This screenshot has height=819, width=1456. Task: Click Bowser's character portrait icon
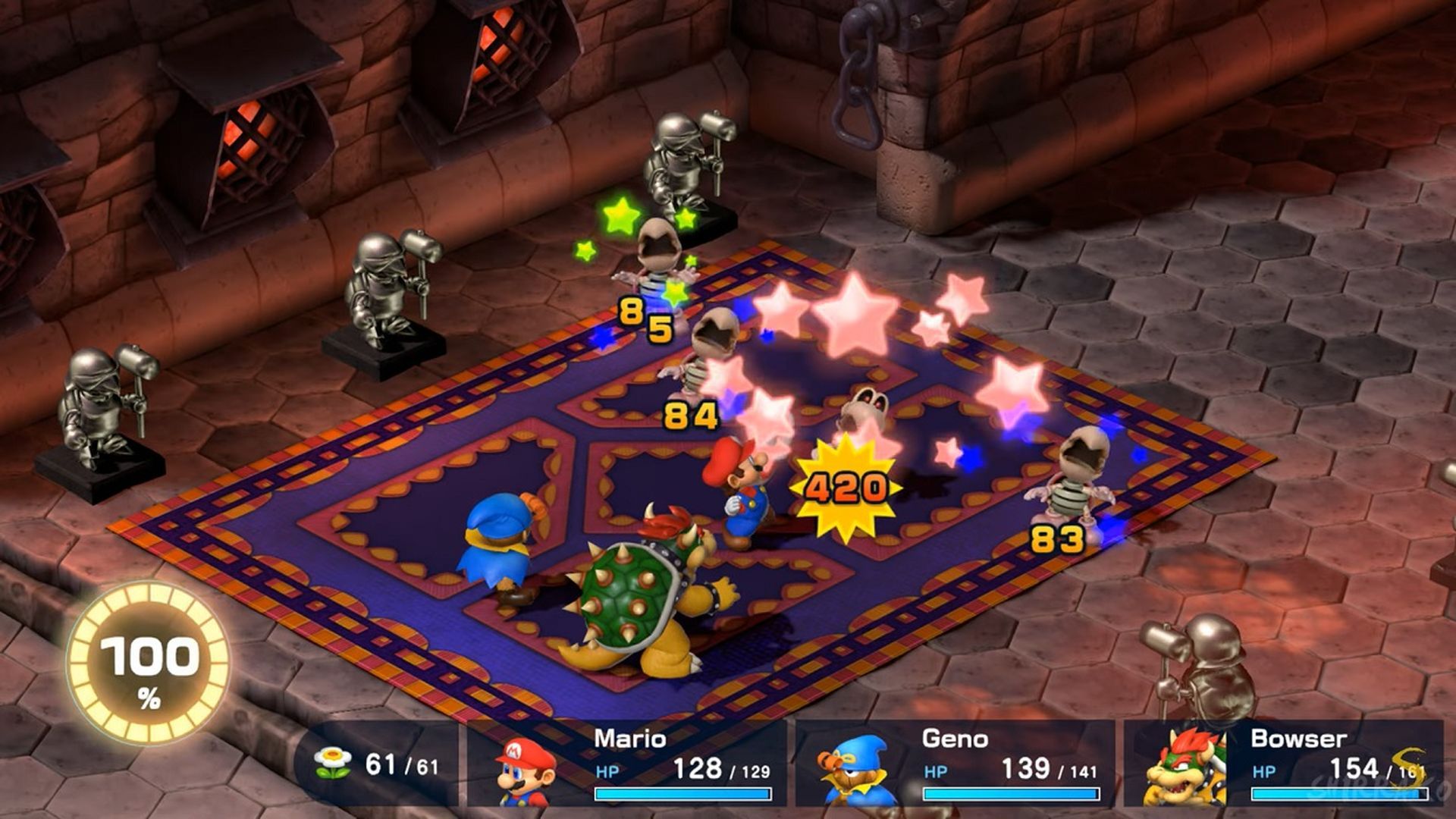pyautogui.click(x=1185, y=767)
